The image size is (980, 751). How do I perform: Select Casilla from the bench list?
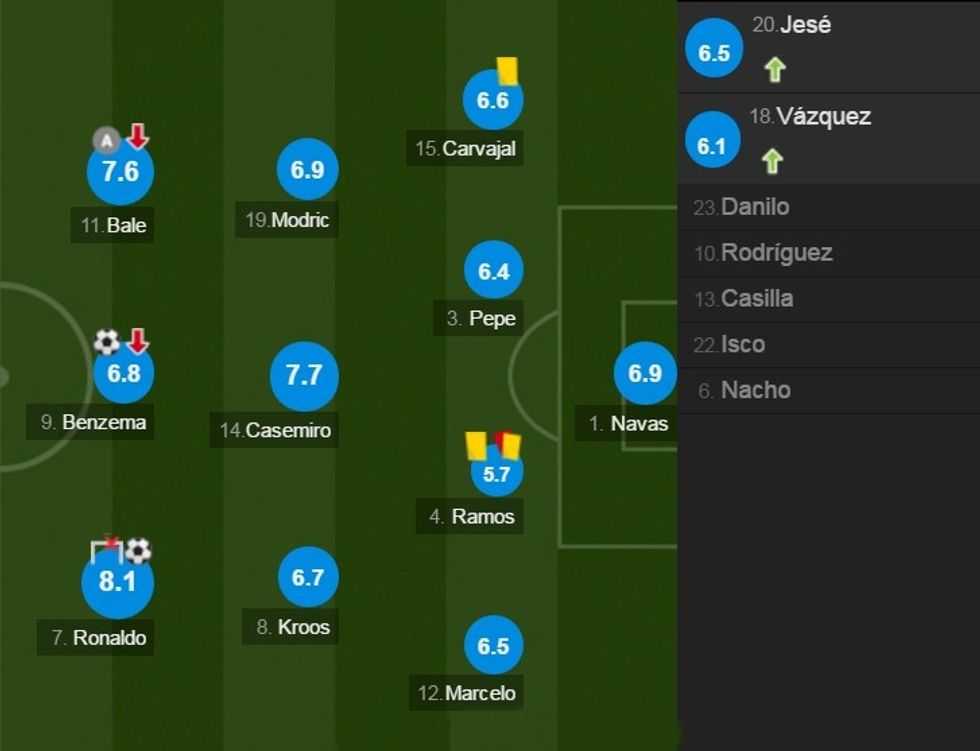(x=756, y=299)
